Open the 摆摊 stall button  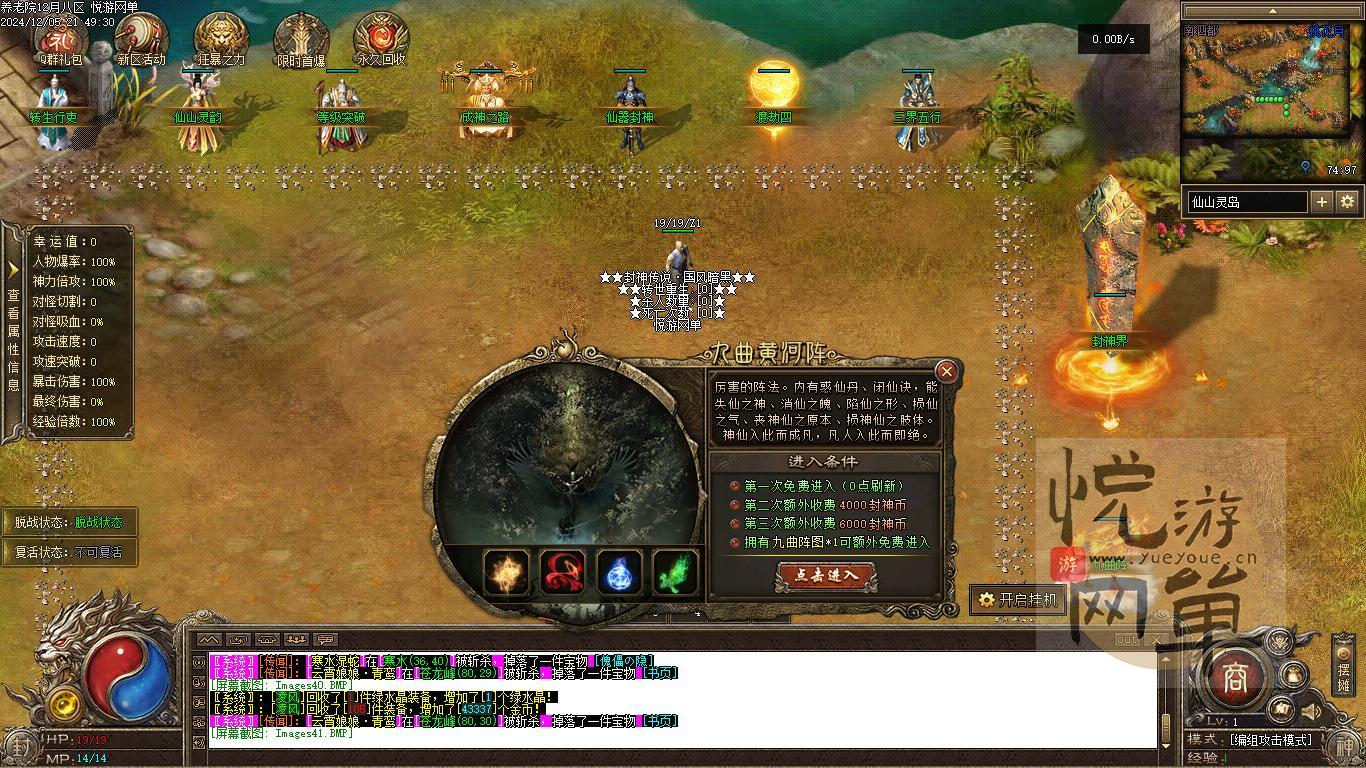[x=1344, y=668]
